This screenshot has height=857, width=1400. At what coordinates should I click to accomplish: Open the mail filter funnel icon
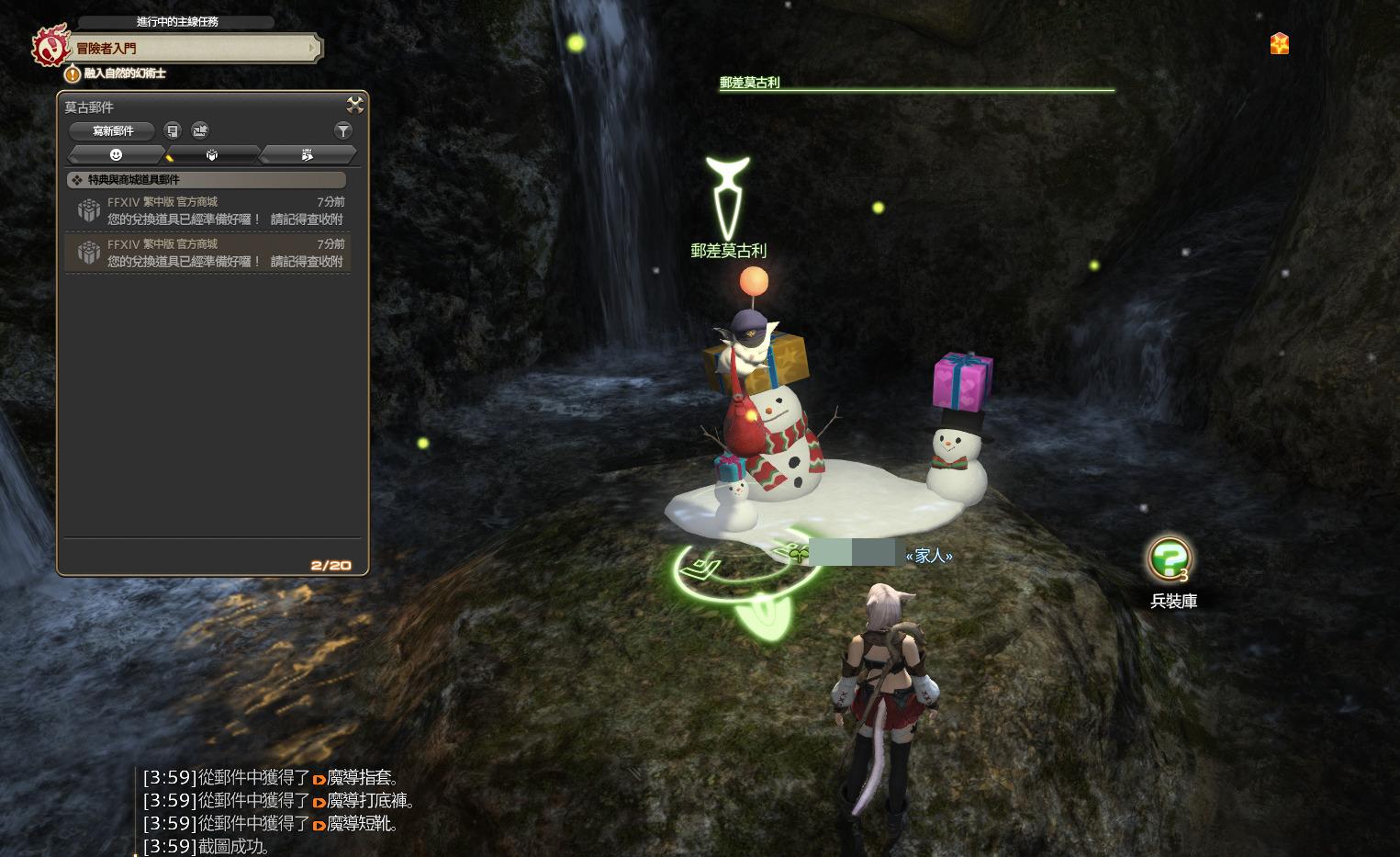(x=343, y=130)
